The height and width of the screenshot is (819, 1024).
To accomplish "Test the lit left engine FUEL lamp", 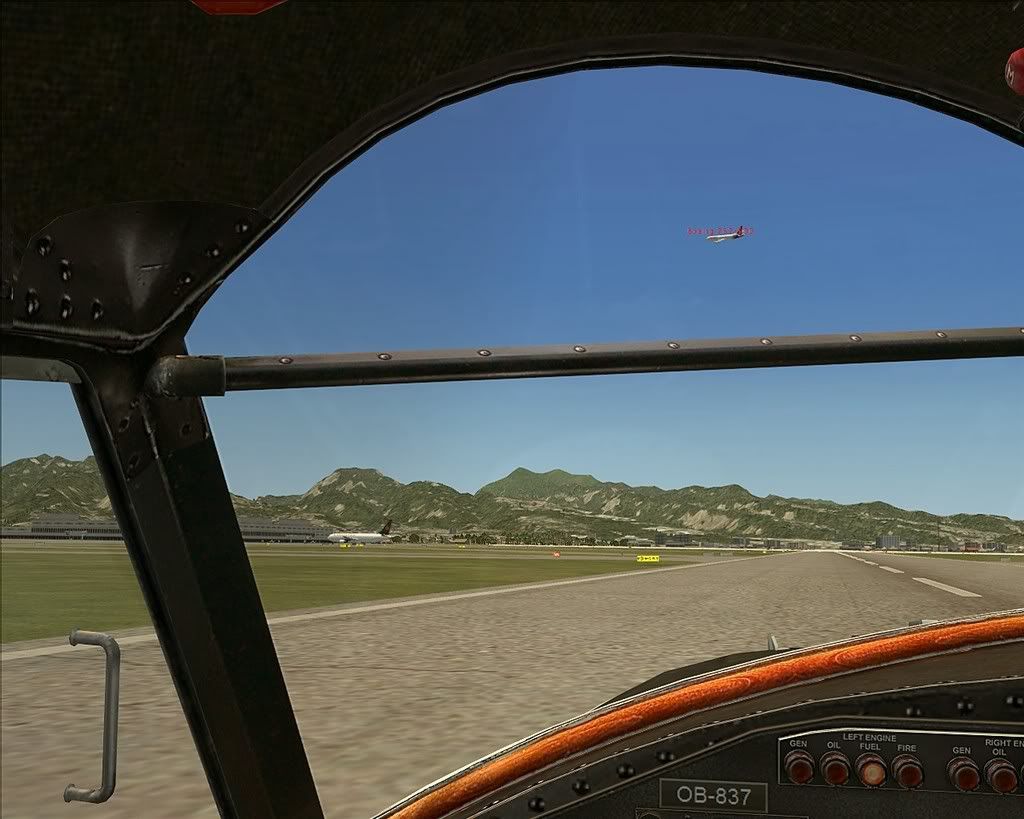I will 871,769.
